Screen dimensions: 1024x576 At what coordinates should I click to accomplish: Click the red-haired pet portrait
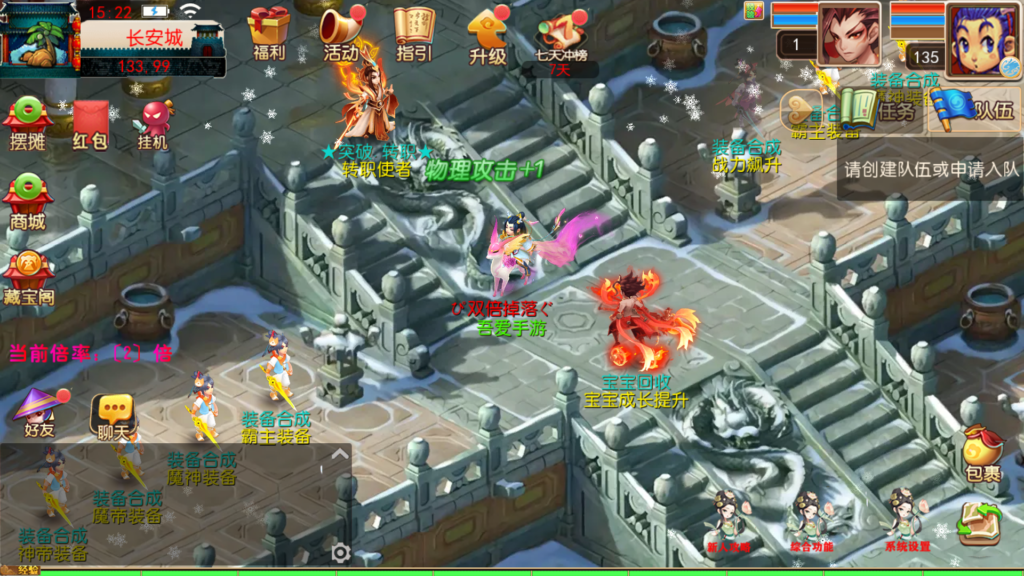click(x=849, y=36)
